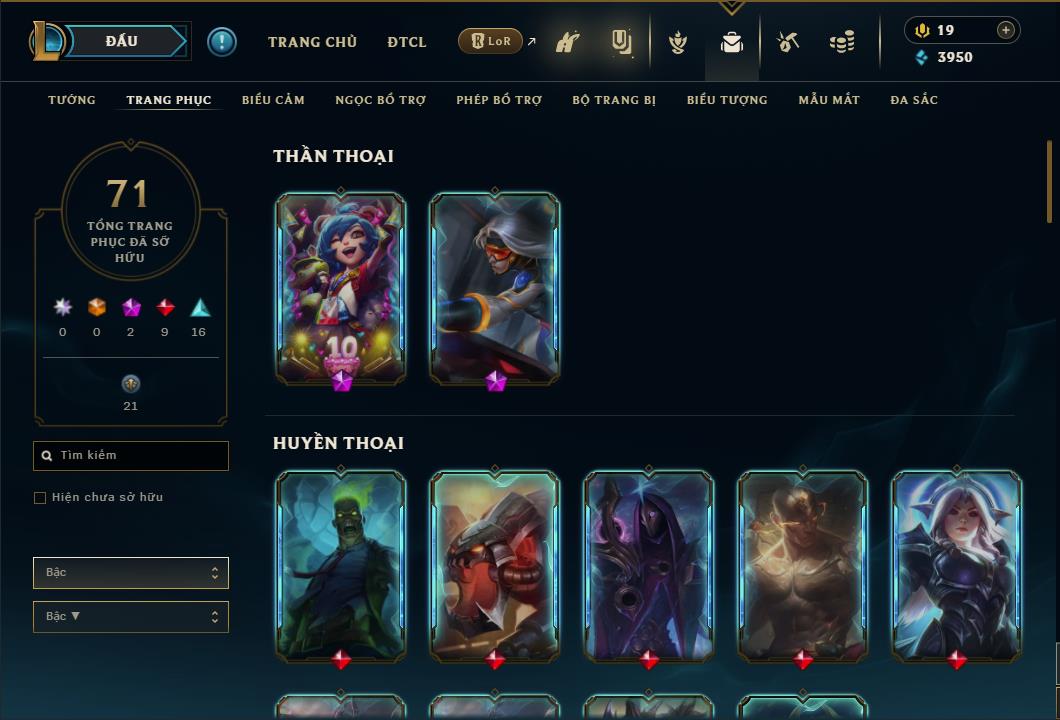The height and width of the screenshot is (720, 1060).
Task: Select the BIỂU CẢM tab
Action: (x=273, y=100)
